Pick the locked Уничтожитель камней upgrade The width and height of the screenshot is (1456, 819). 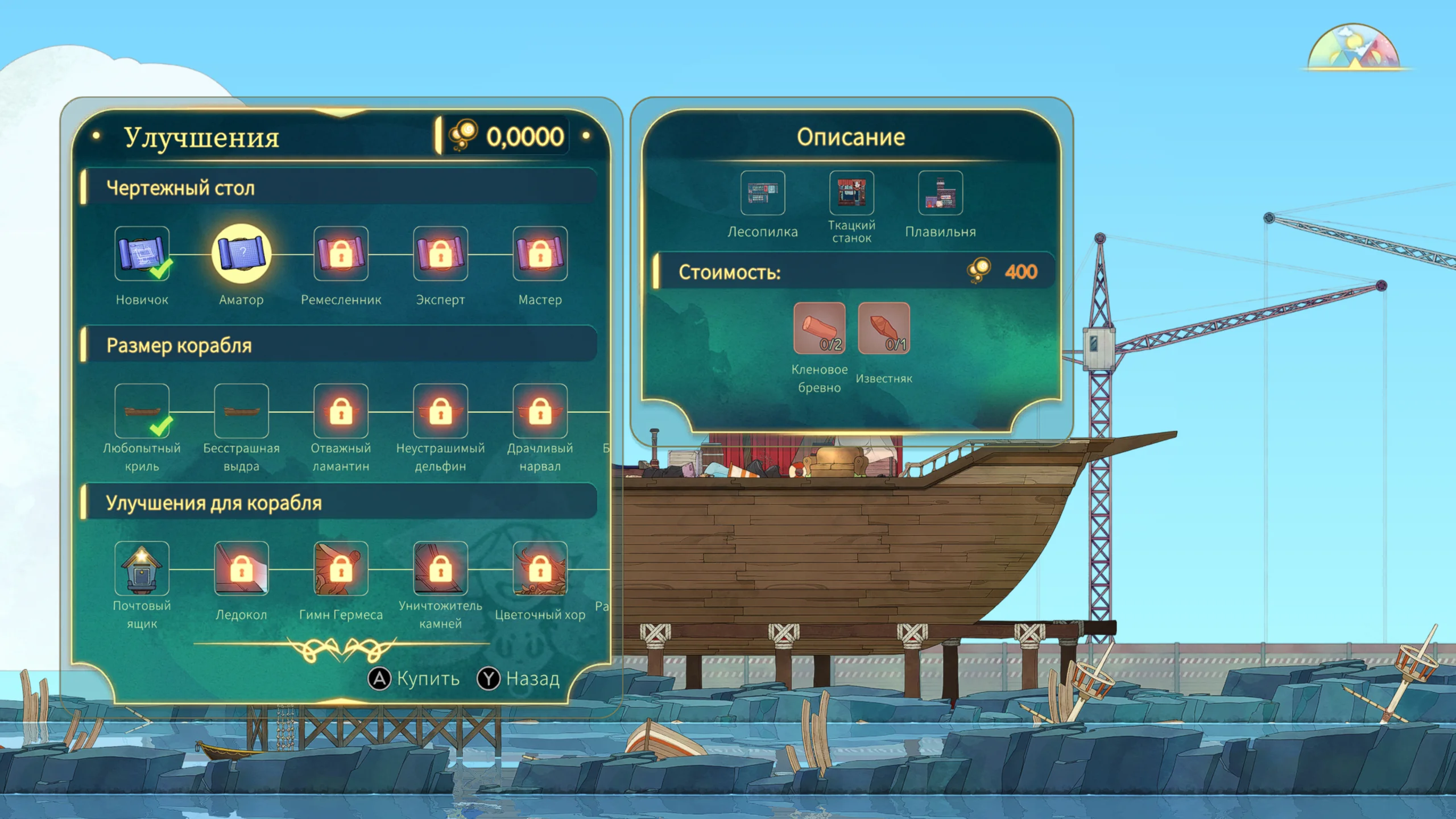[x=440, y=568]
